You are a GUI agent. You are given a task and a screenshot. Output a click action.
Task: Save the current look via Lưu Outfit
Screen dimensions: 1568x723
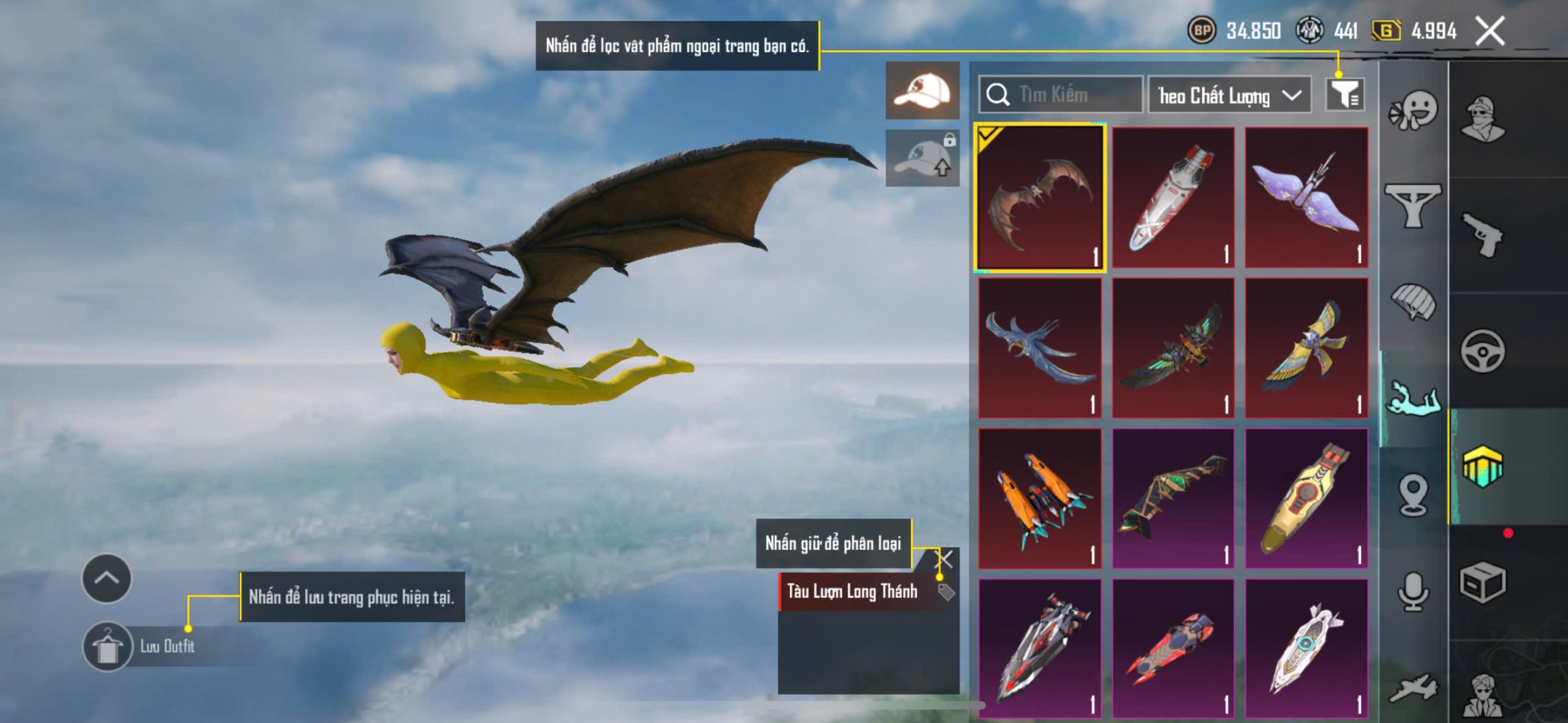coord(140,646)
